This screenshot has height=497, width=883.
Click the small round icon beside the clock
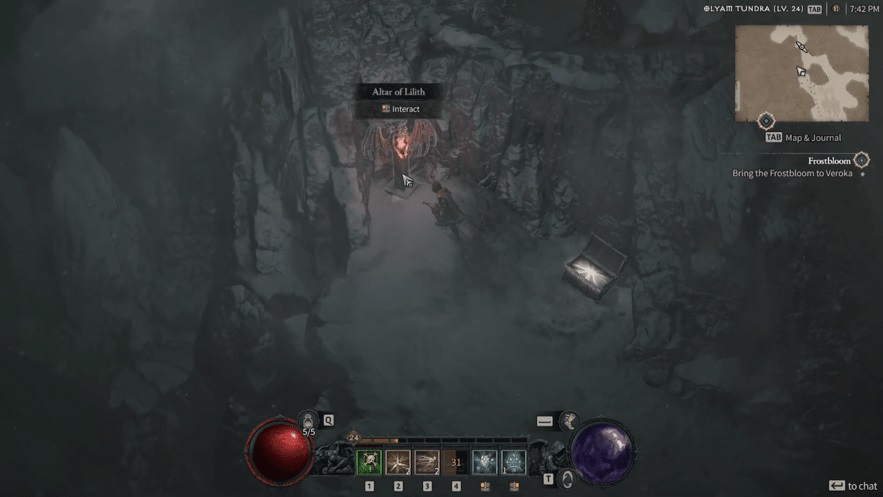(836, 9)
